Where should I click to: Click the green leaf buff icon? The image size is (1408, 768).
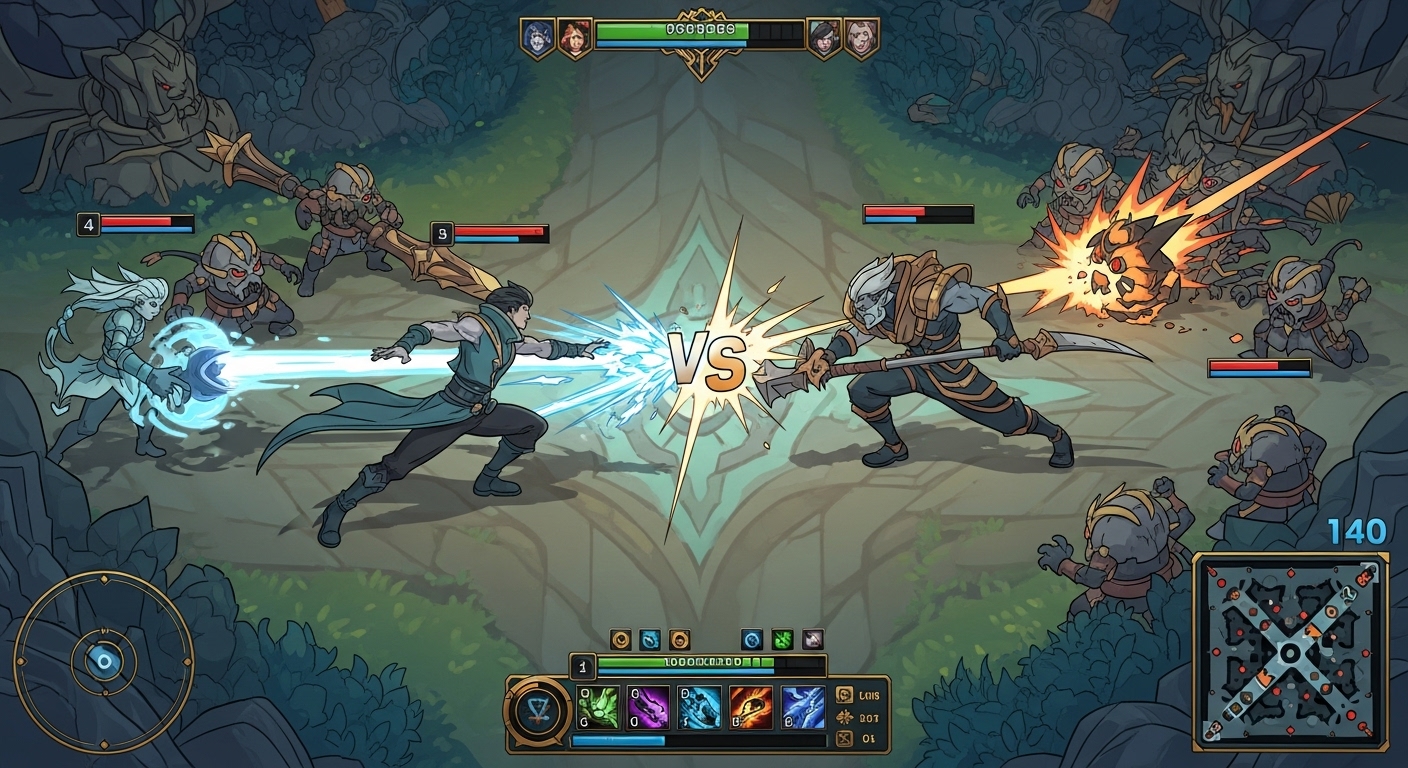(x=782, y=639)
